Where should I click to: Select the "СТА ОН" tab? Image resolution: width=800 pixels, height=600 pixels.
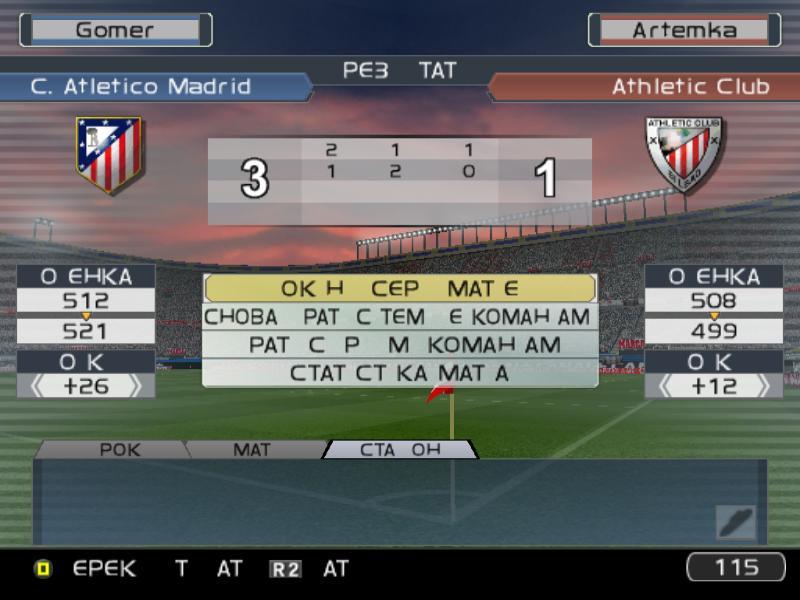tap(400, 450)
